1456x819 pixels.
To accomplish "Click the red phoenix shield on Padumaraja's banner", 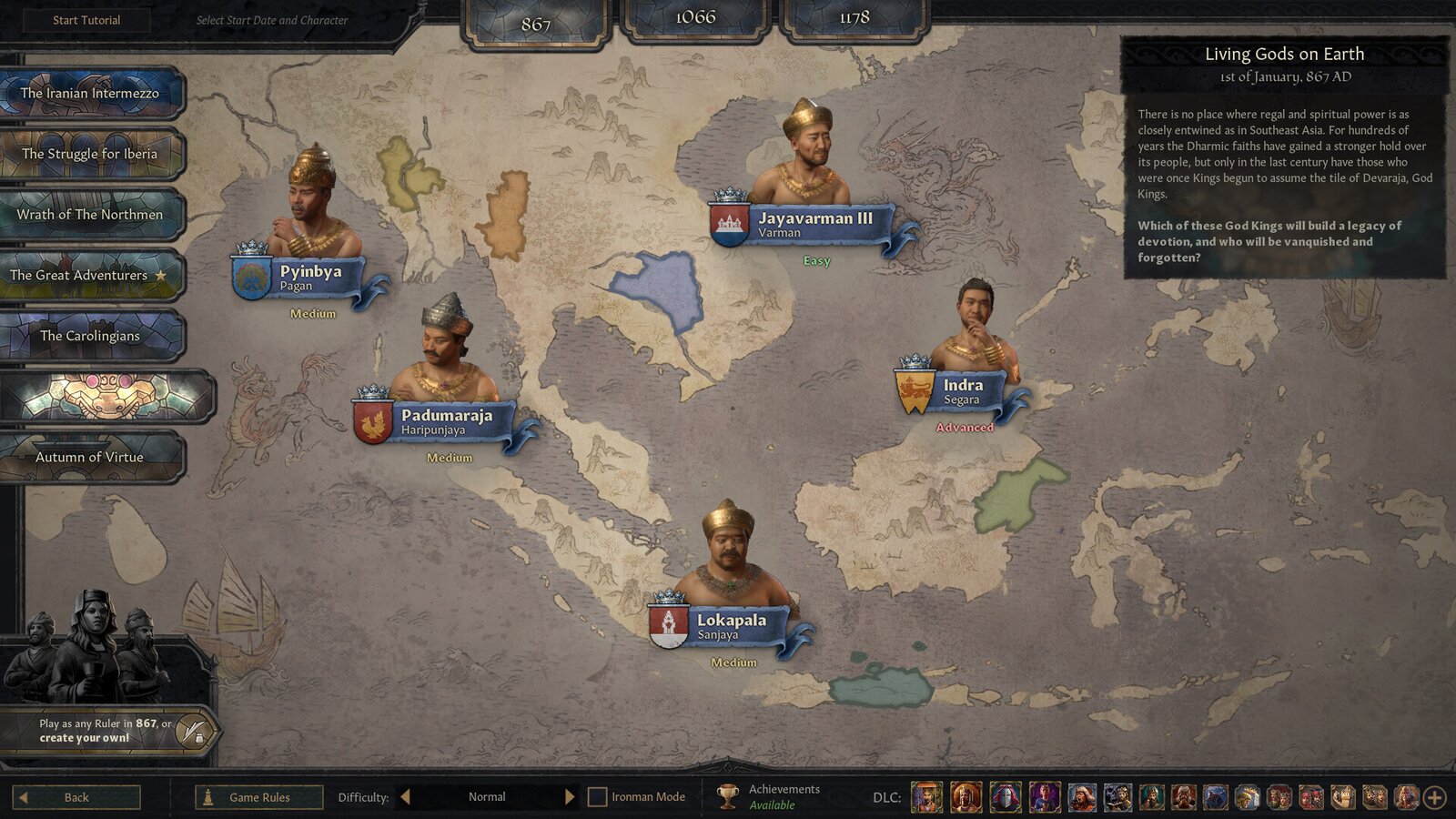I will [373, 419].
